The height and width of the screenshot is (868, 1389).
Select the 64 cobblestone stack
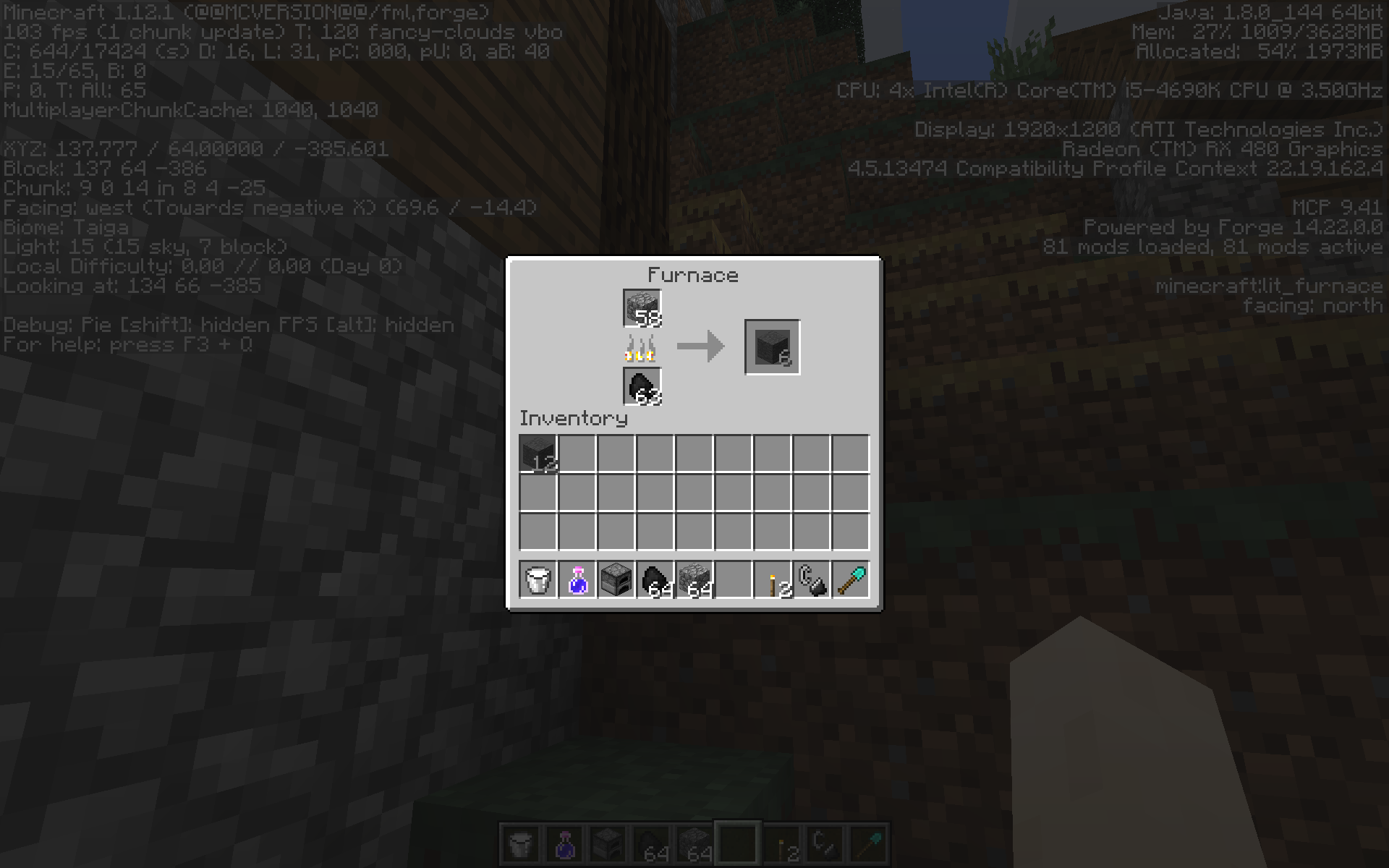(694, 578)
